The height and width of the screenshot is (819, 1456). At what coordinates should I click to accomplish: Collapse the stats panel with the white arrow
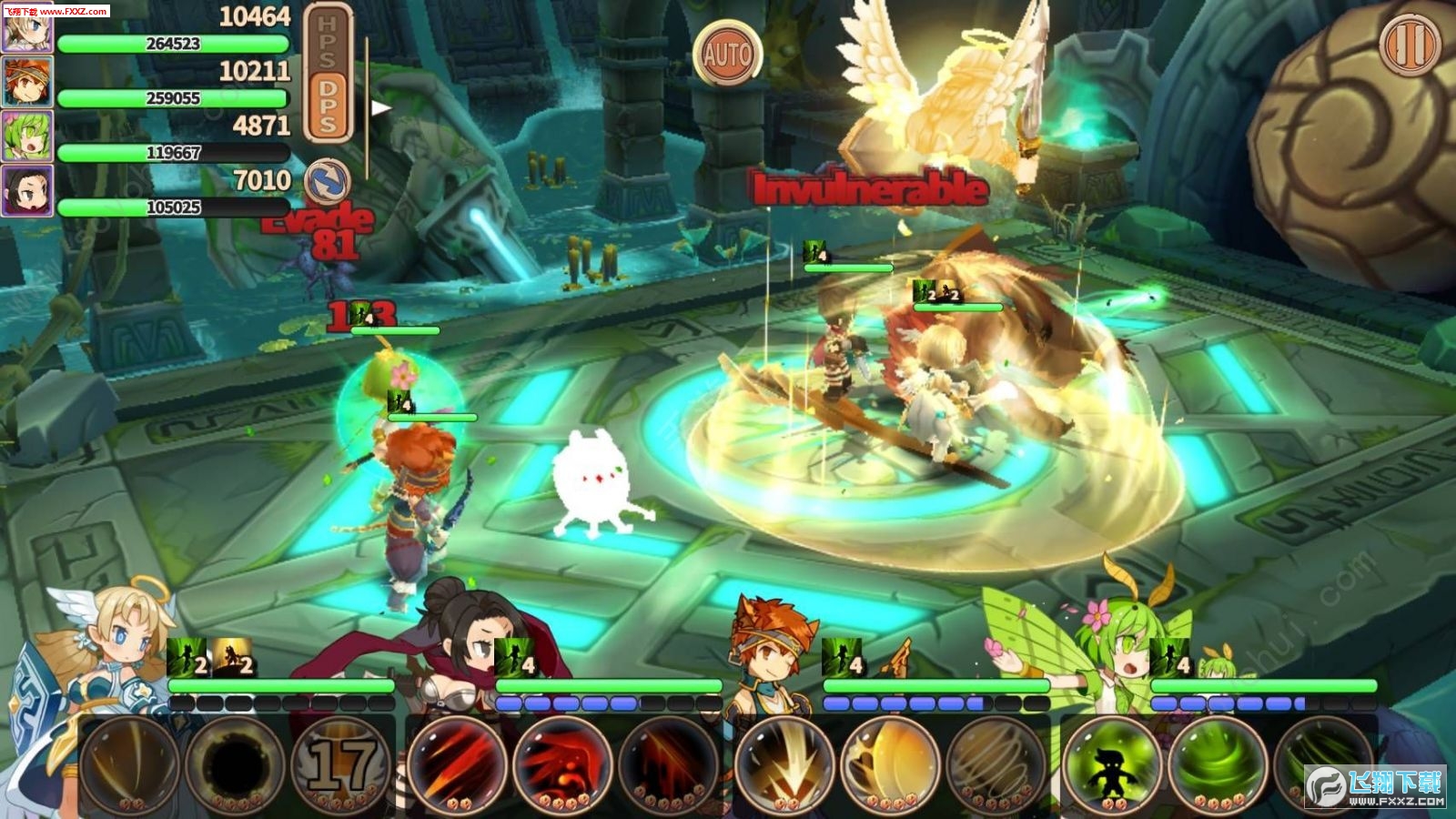(x=380, y=108)
